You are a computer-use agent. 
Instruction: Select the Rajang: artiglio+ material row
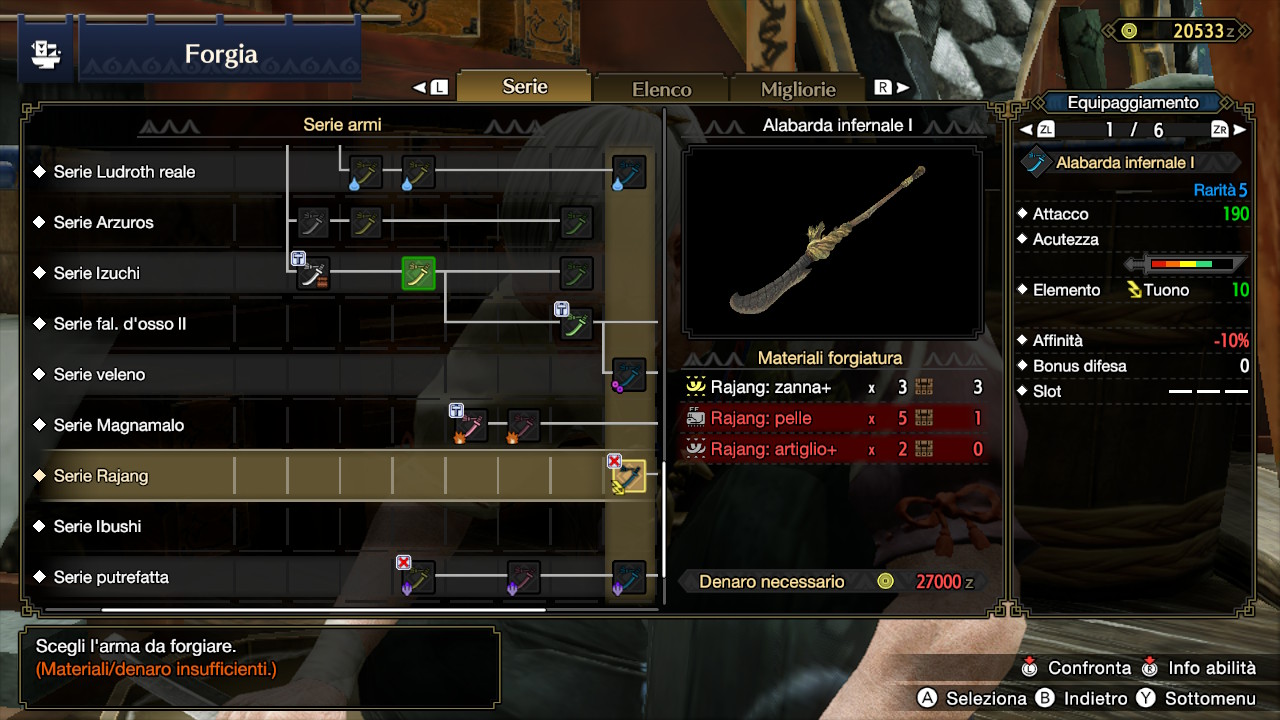(x=834, y=449)
